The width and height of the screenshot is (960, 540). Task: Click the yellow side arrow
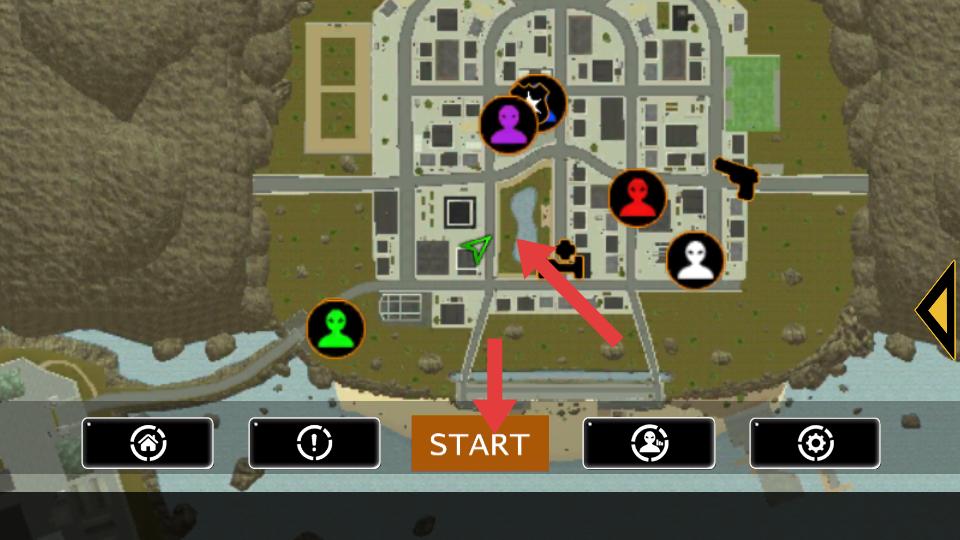click(938, 310)
